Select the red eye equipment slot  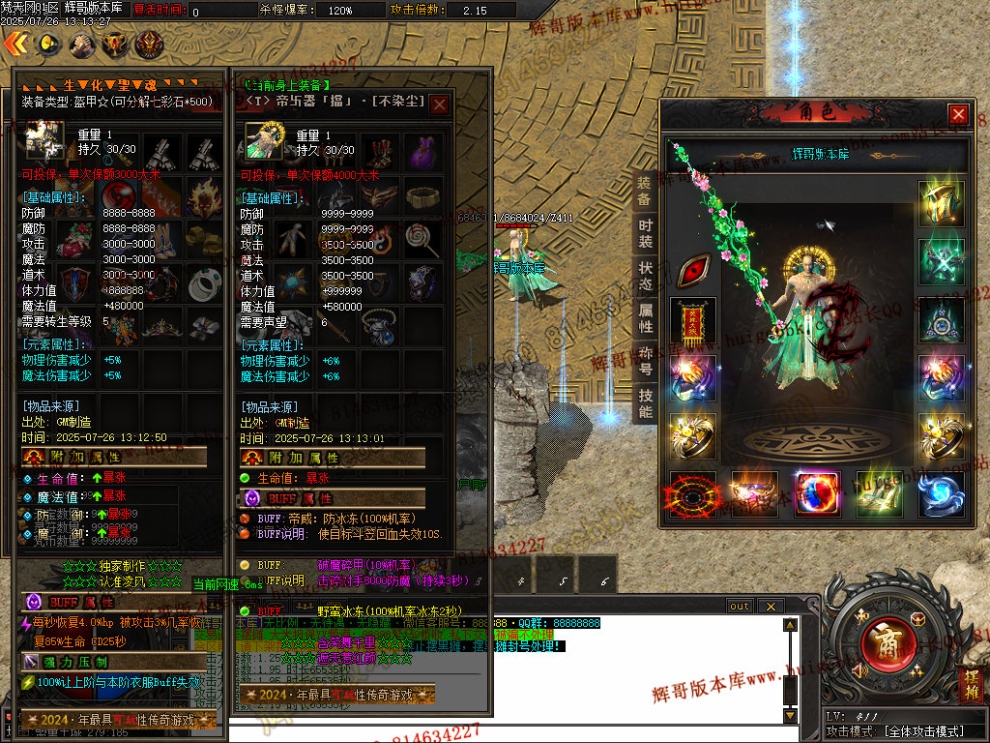pyautogui.click(x=693, y=270)
